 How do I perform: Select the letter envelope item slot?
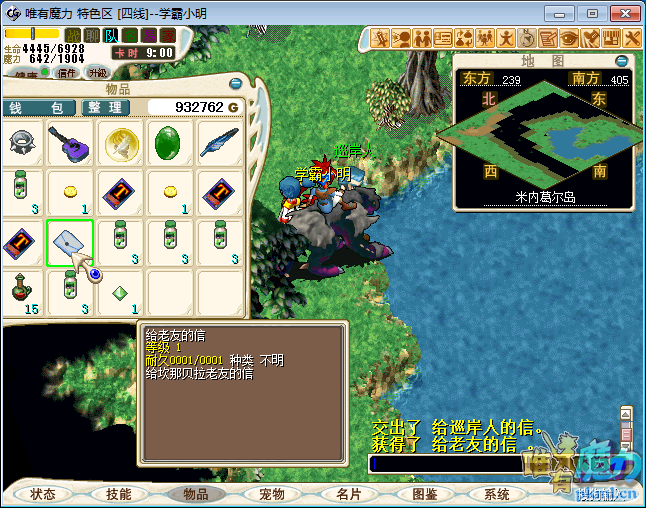click(x=70, y=243)
